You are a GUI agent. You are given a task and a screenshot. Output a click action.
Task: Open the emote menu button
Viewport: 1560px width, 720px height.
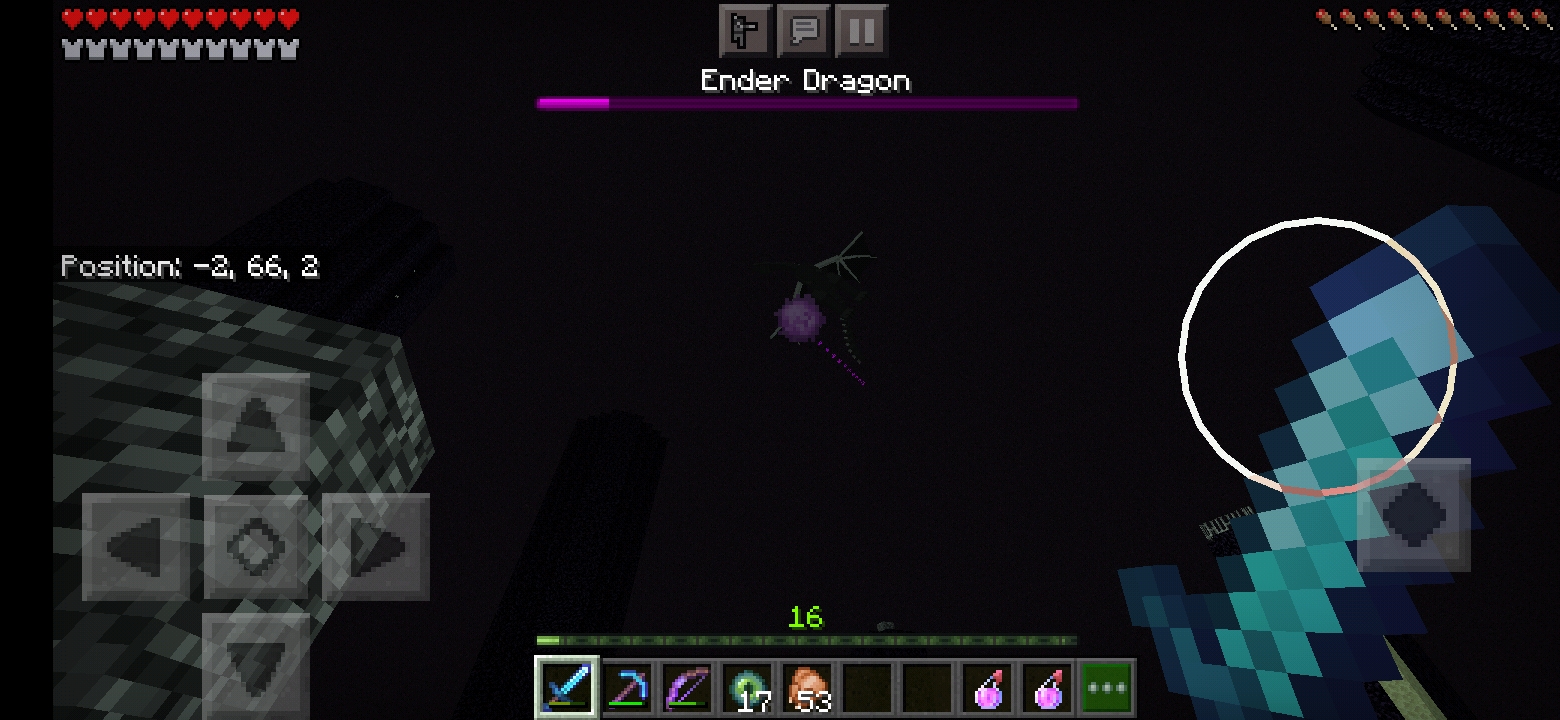point(745,31)
